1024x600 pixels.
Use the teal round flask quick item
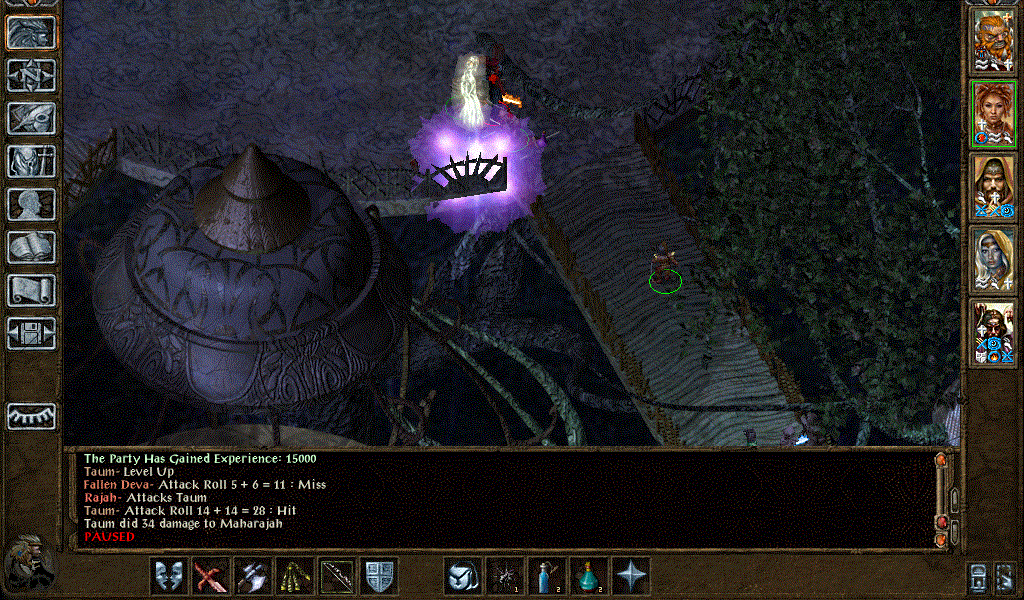(x=589, y=577)
